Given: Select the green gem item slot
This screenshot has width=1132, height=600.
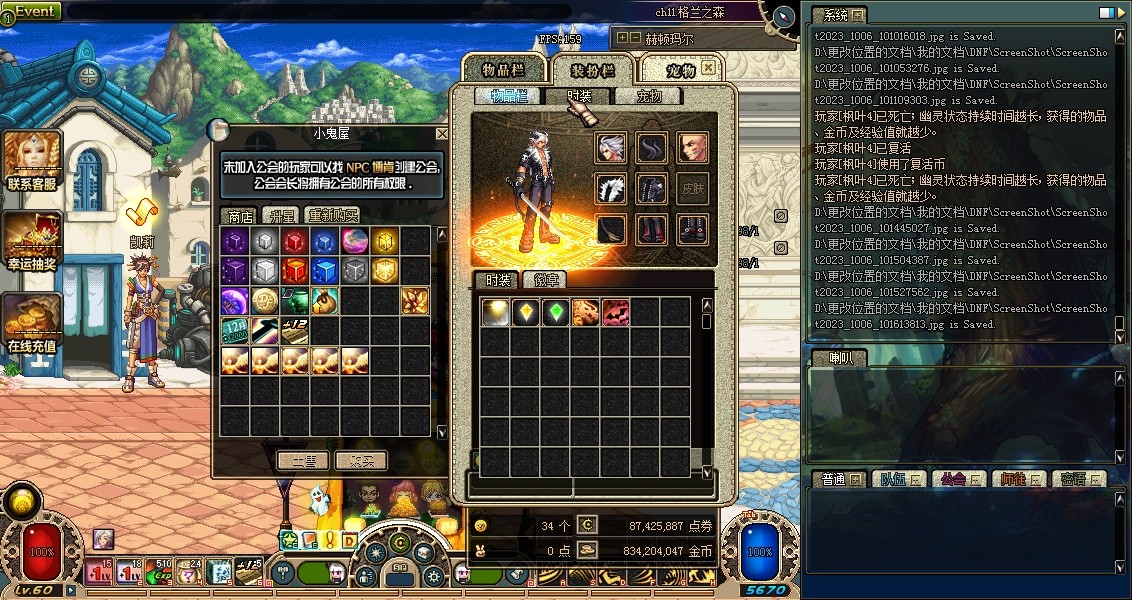Looking at the screenshot, I should (x=555, y=312).
